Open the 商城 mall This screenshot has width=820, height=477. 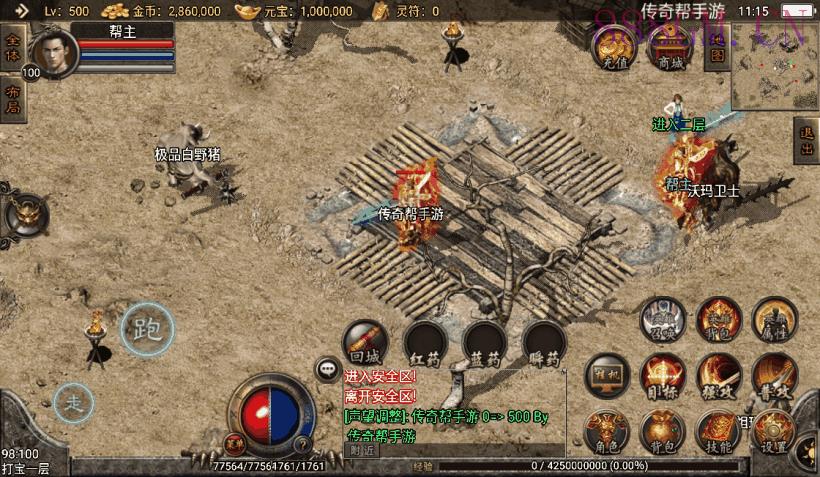[x=669, y=48]
